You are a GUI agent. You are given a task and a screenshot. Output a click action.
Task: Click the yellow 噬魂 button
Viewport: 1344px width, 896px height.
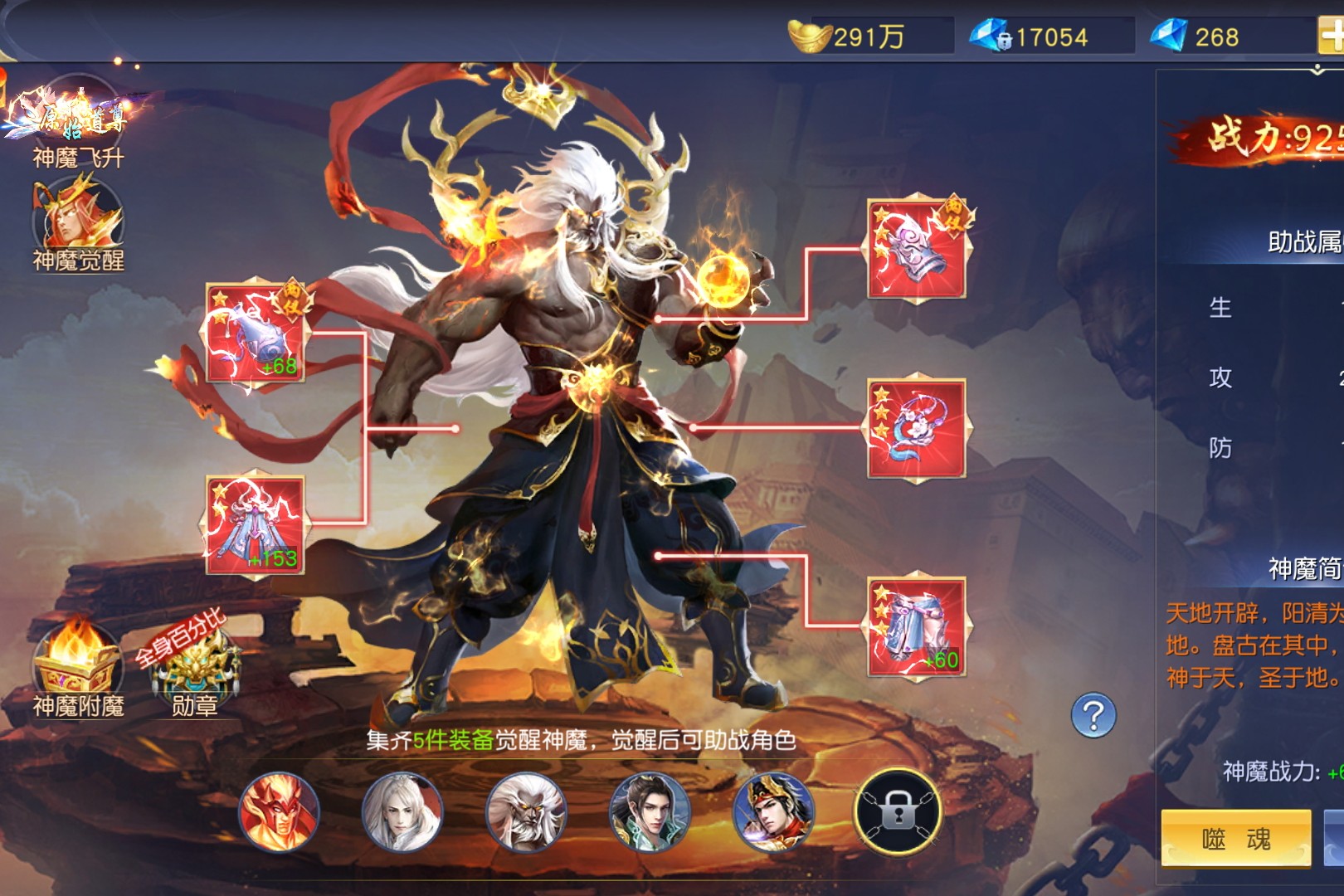tap(1235, 839)
